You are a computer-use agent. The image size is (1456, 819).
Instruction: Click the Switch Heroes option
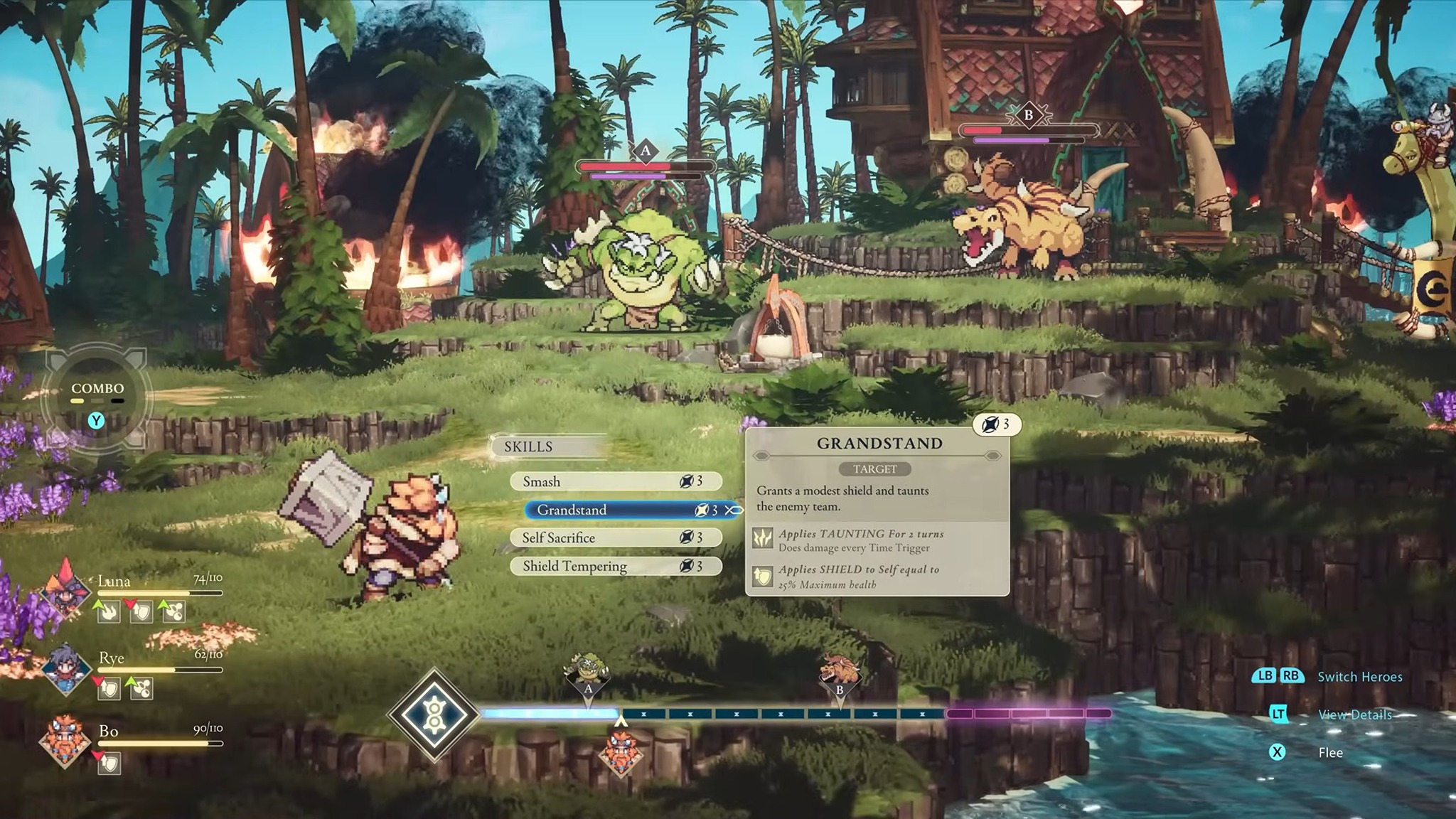(x=1359, y=676)
